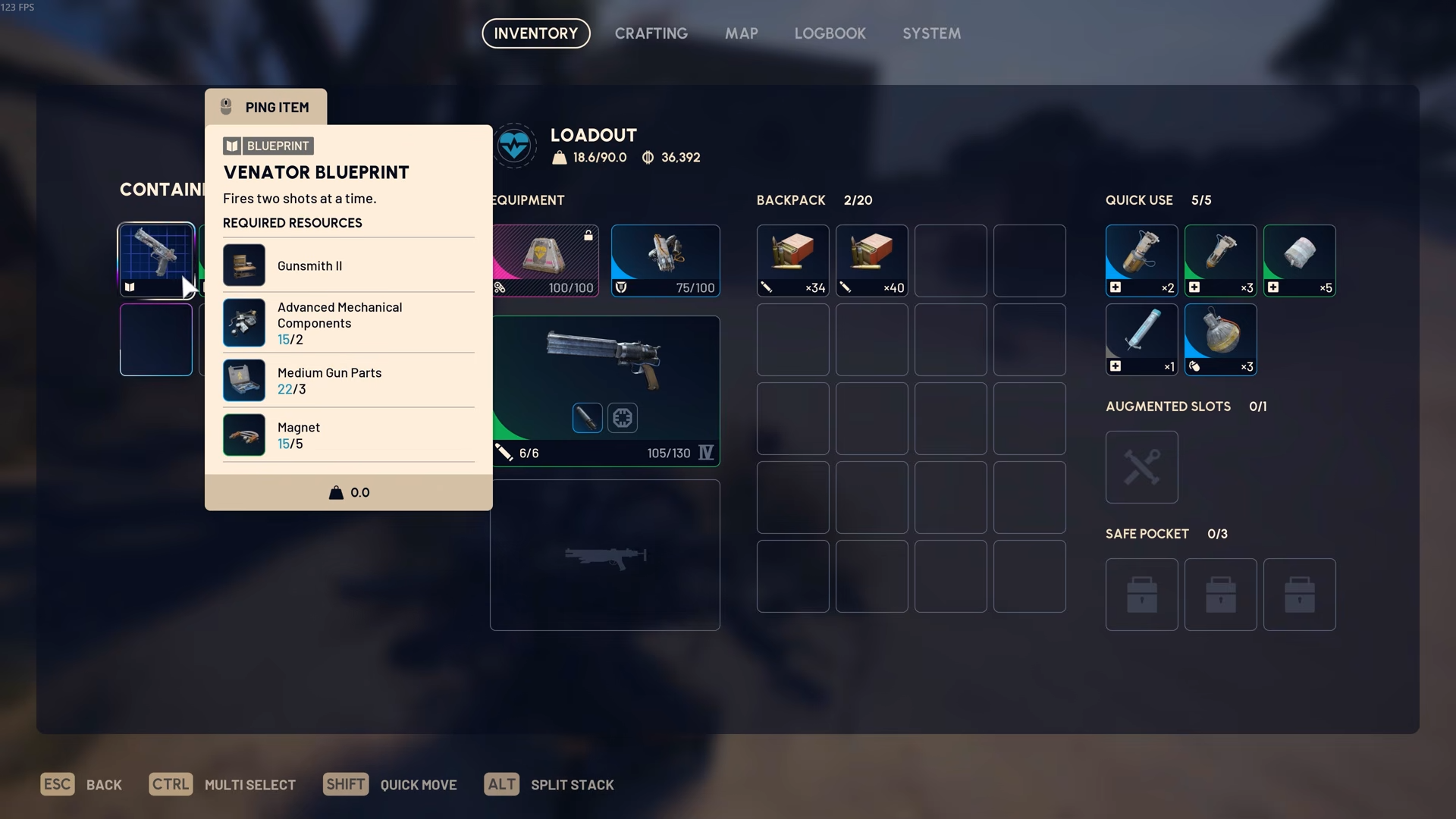Open the augmented slot with tools icon
Viewport: 1456px width, 819px height.
(x=1141, y=466)
